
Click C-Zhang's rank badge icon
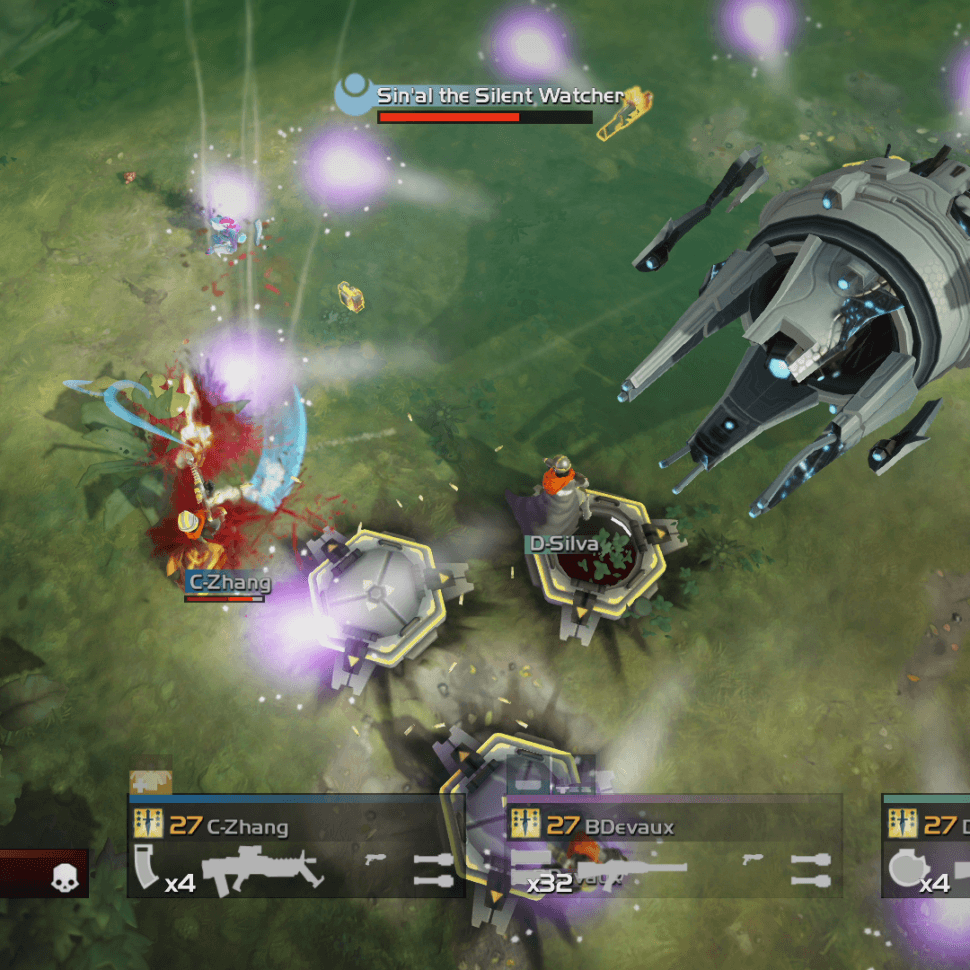(148, 825)
